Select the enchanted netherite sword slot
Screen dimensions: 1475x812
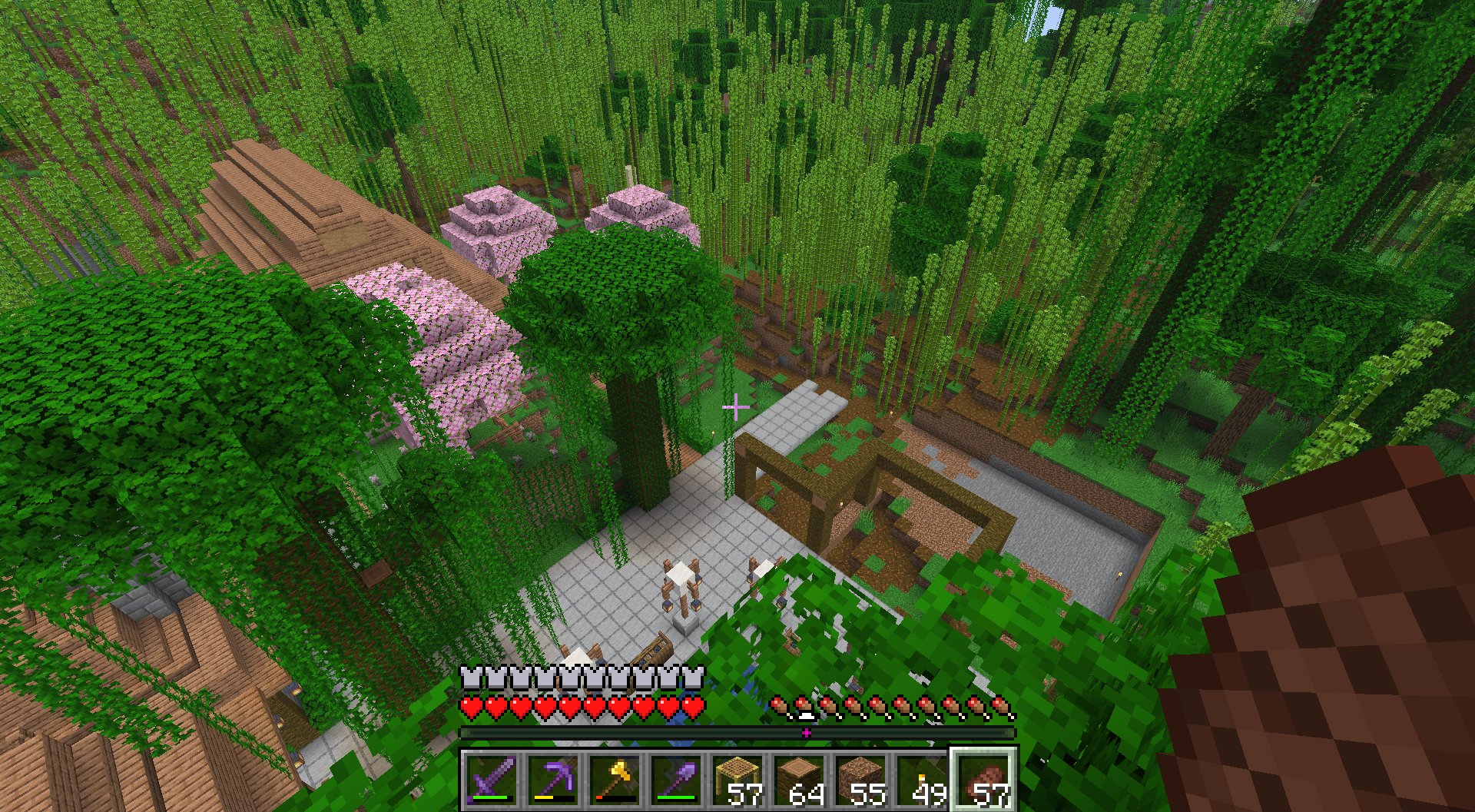click(x=492, y=779)
